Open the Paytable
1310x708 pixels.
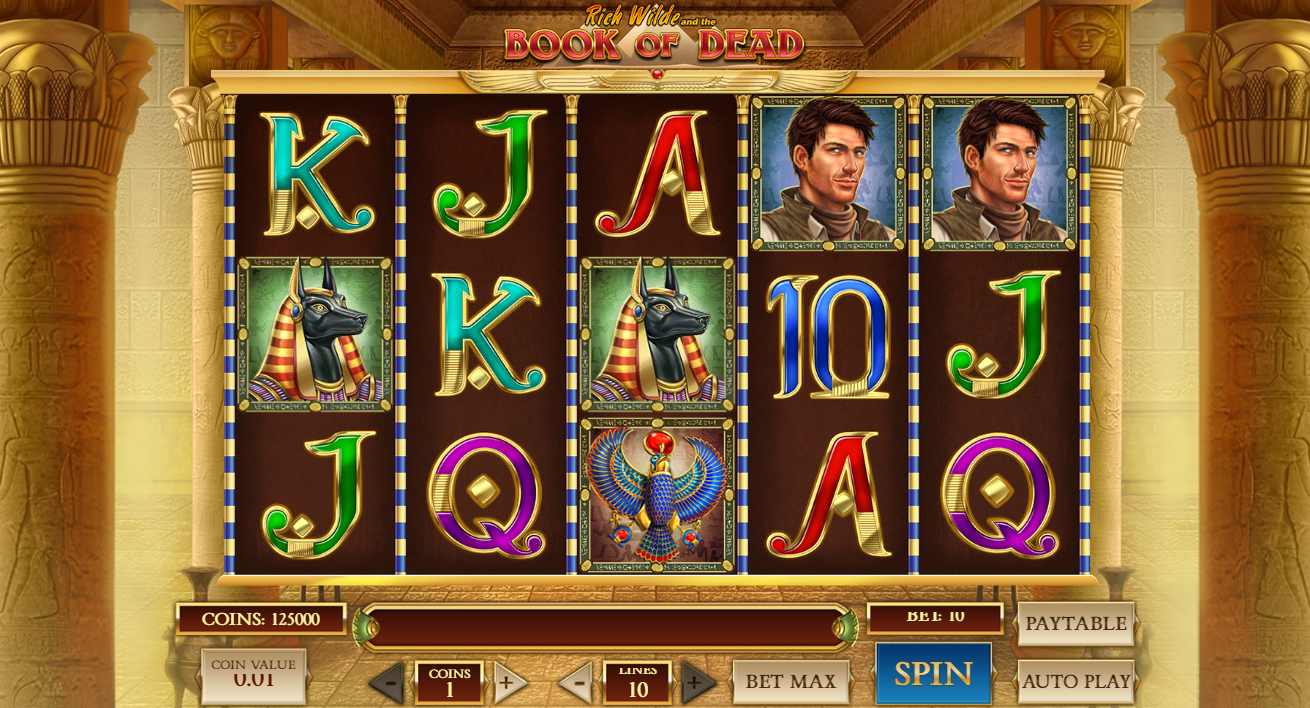pos(1075,623)
